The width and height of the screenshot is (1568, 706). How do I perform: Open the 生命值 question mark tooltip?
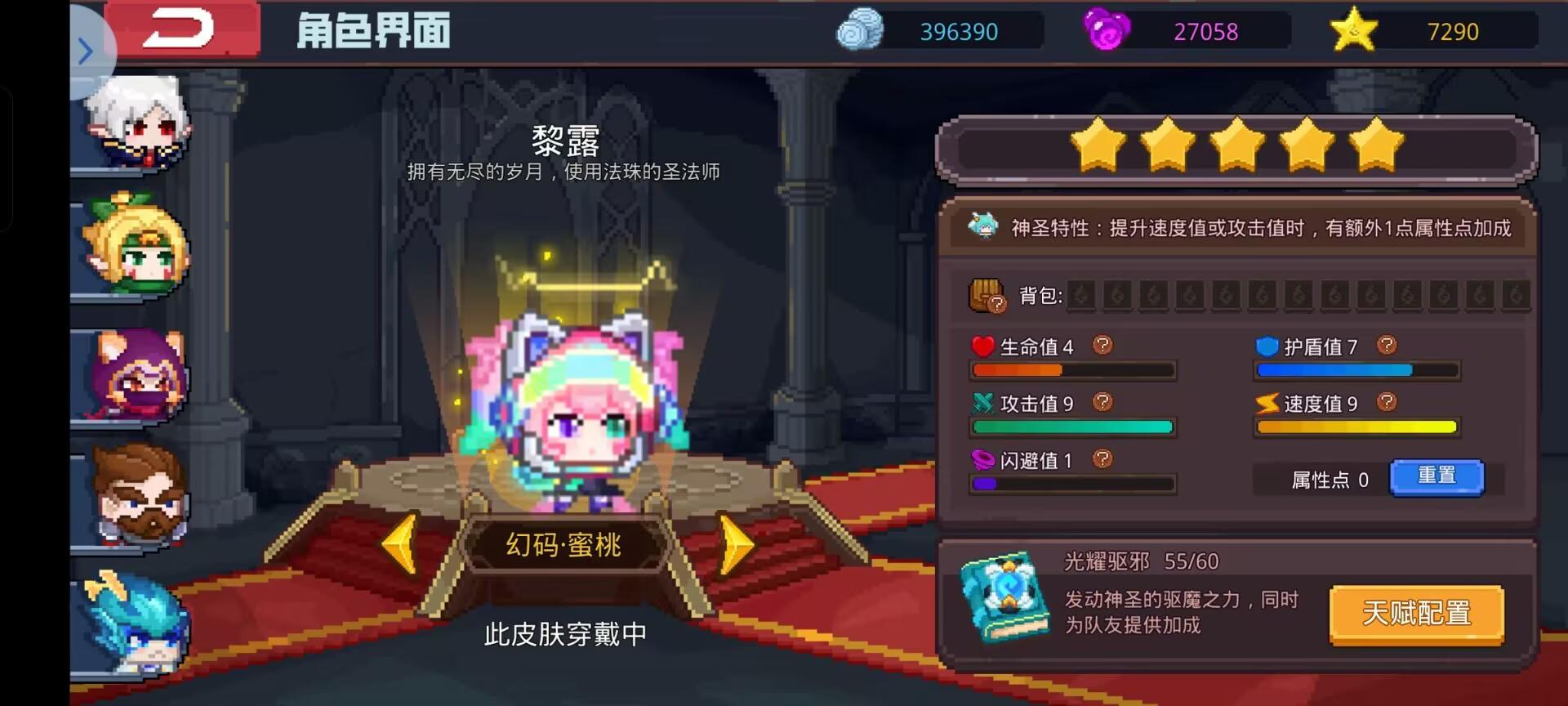point(1104,346)
